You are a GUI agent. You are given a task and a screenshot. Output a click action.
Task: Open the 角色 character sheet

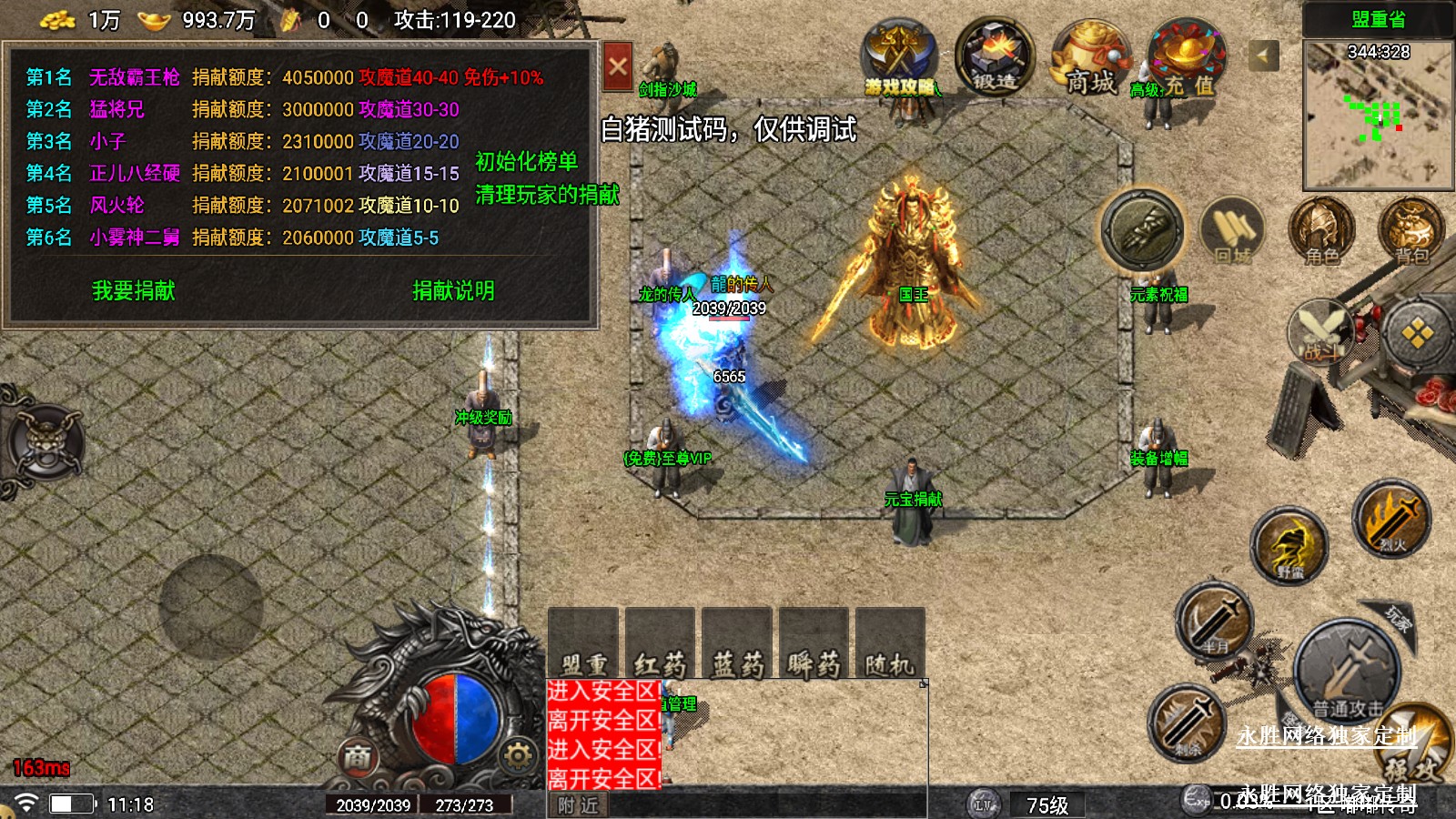pyautogui.click(x=1321, y=231)
